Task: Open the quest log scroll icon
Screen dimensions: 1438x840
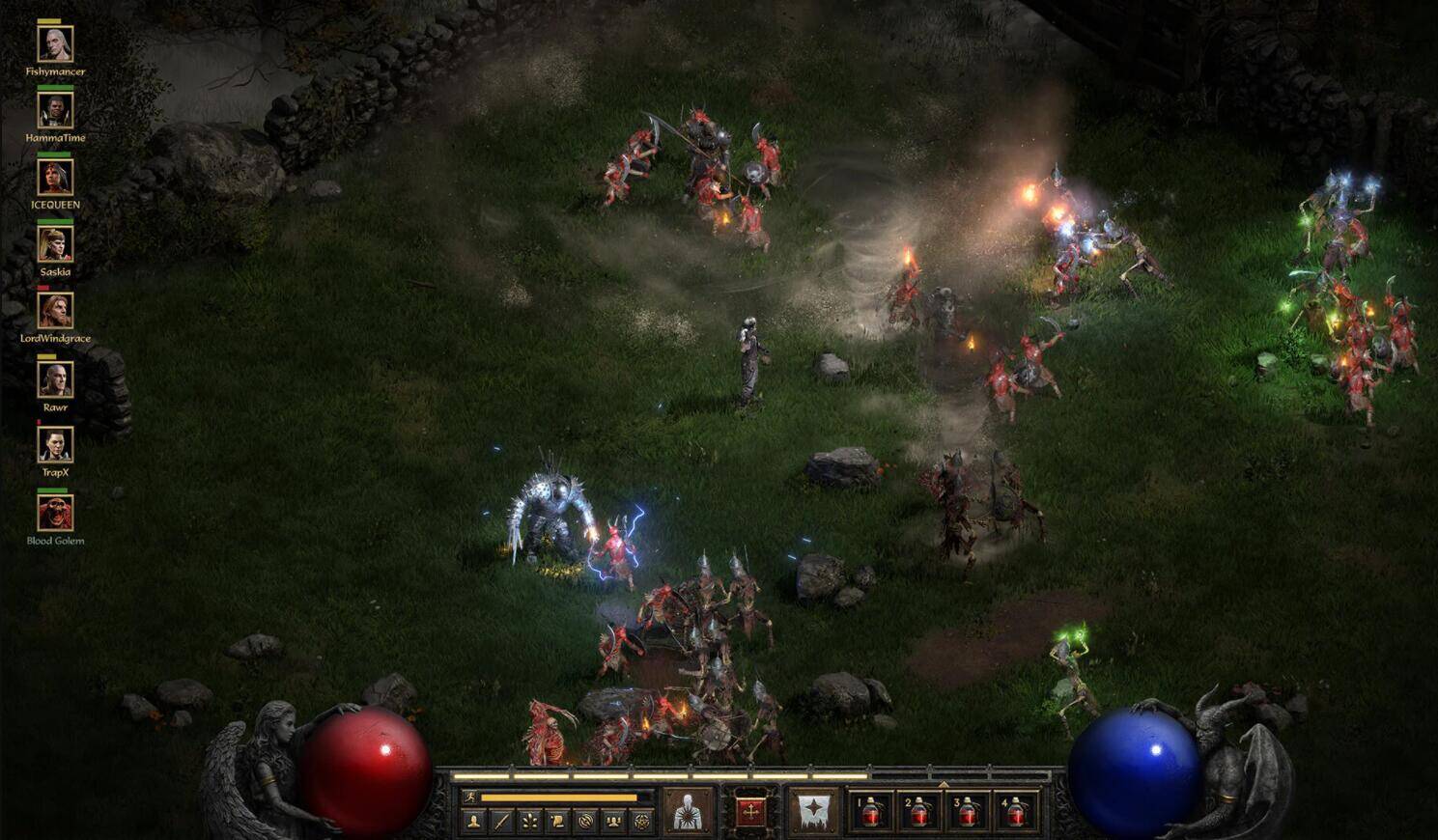Action: pos(557,822)
